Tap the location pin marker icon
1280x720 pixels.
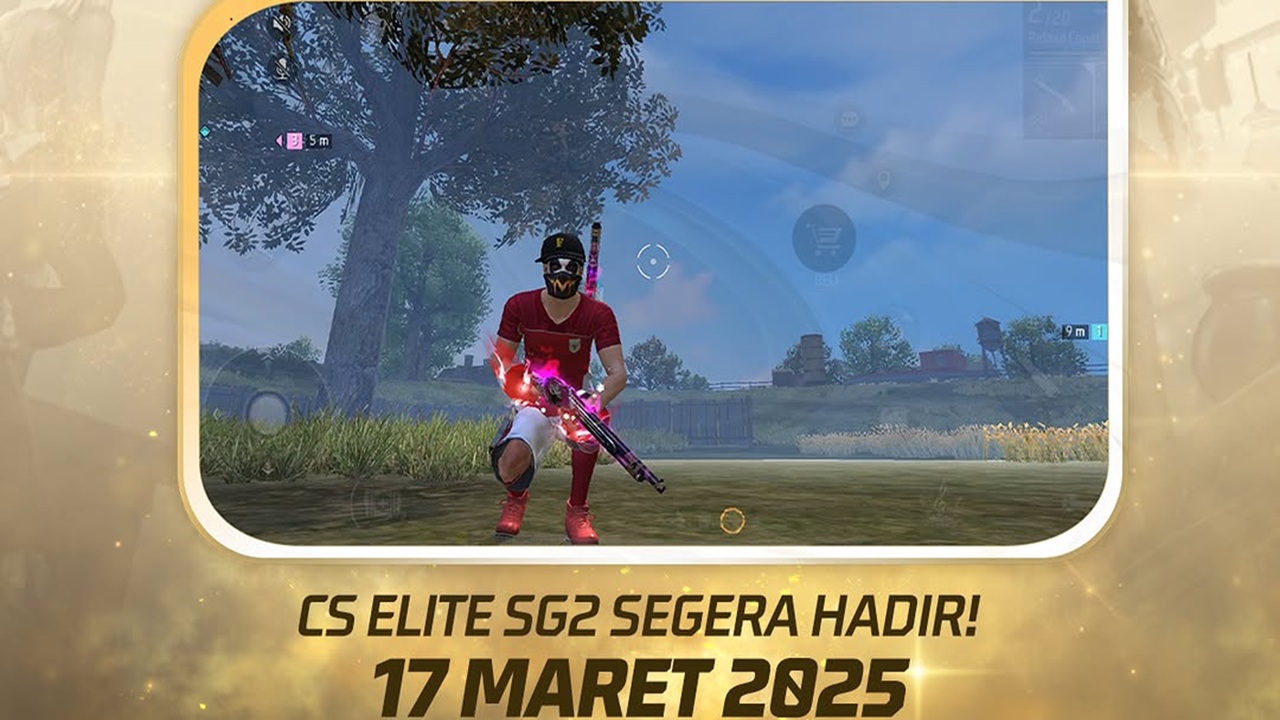pyautogui.click(x=884, y=181)
